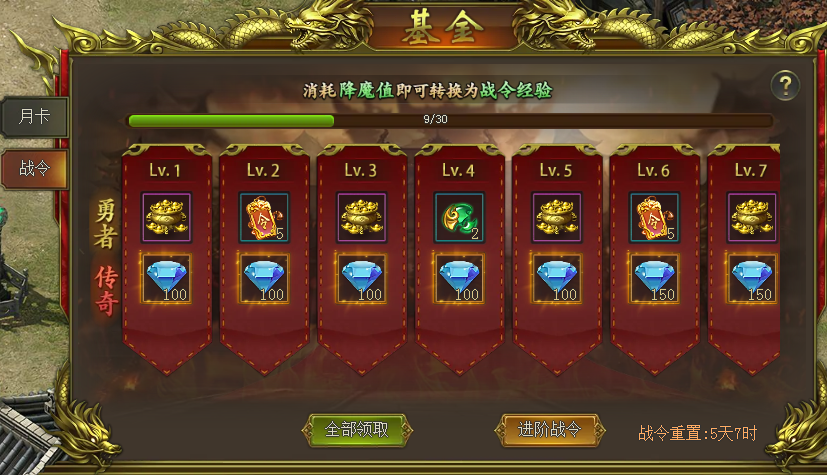Open the question mark help button
Image resolution: width=827 pixels, height=475 pixels.
787,84
